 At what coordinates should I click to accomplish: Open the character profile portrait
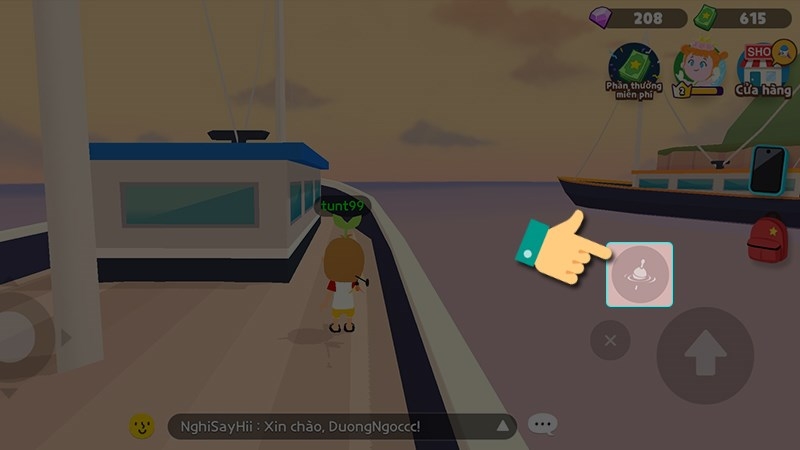tap(699, 67)
